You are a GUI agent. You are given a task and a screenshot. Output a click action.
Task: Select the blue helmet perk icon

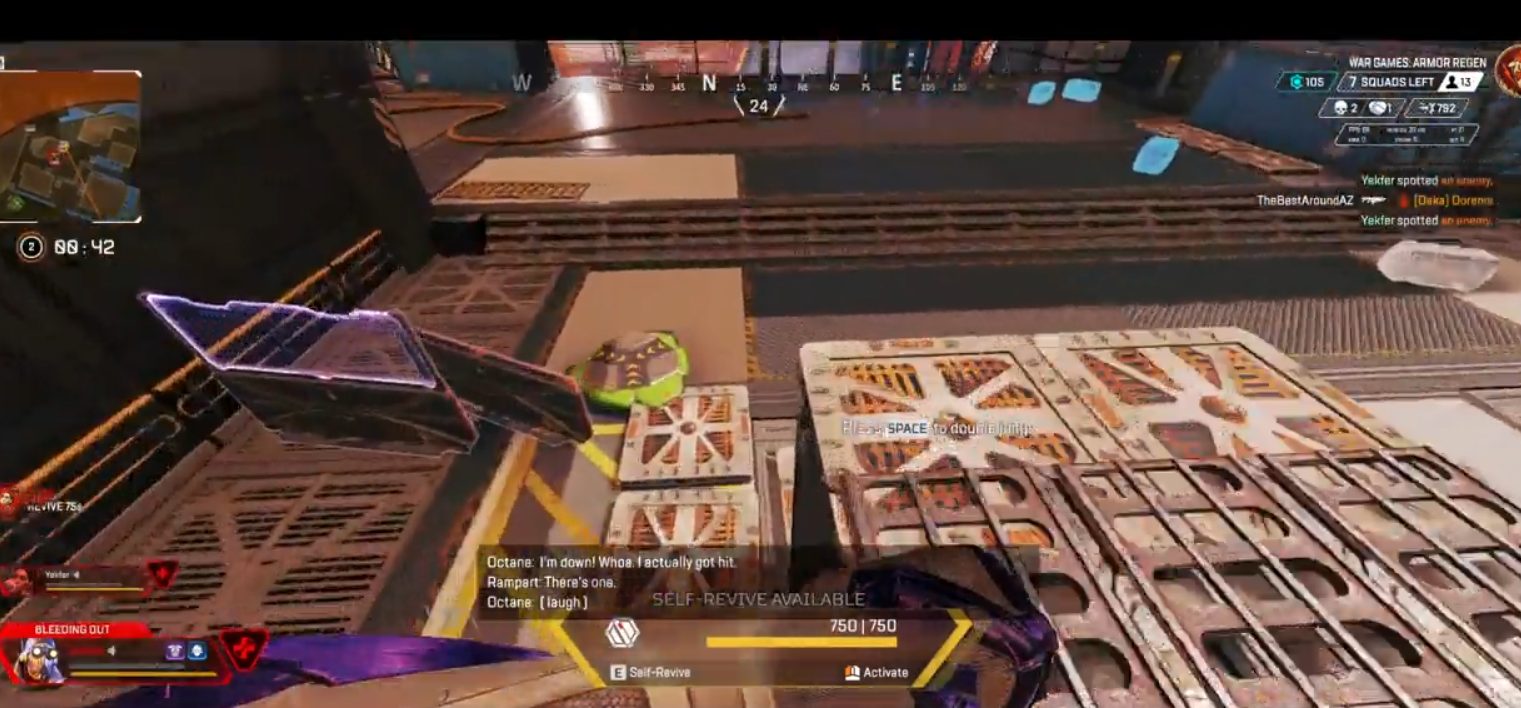tap(197, 651)
